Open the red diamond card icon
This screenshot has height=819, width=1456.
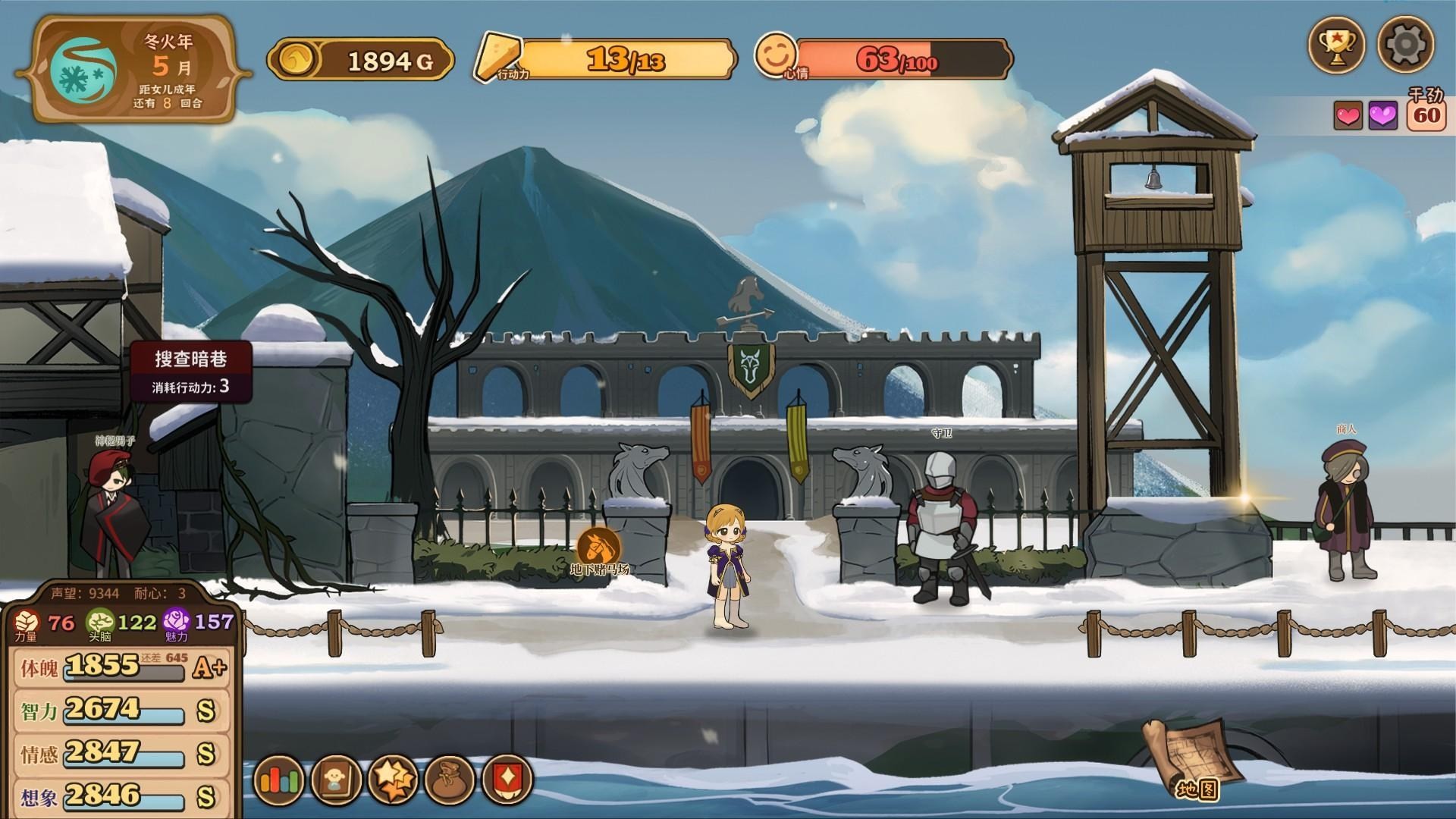pos(507,780)
